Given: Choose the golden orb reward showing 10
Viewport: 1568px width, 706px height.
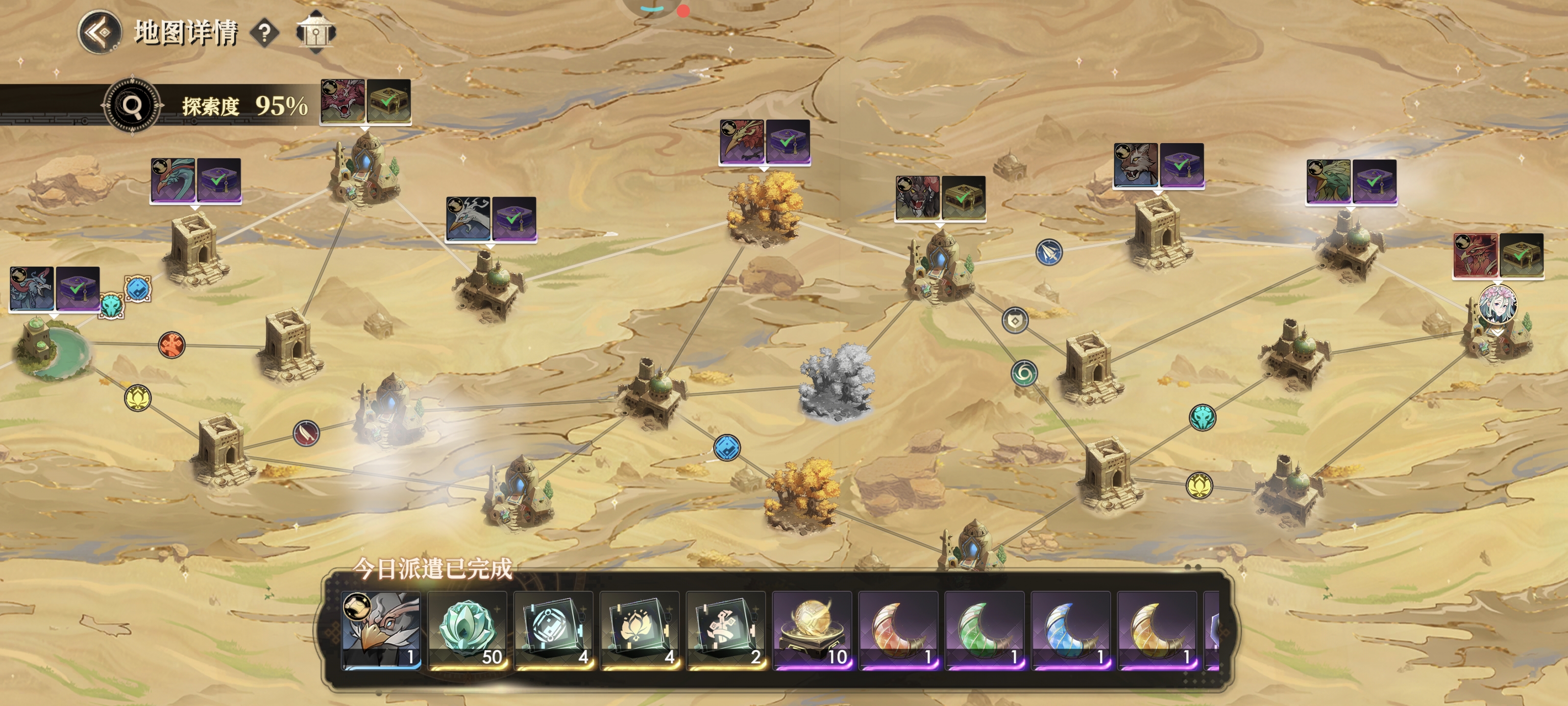Looking at the screenshot, I should point(812,631).
